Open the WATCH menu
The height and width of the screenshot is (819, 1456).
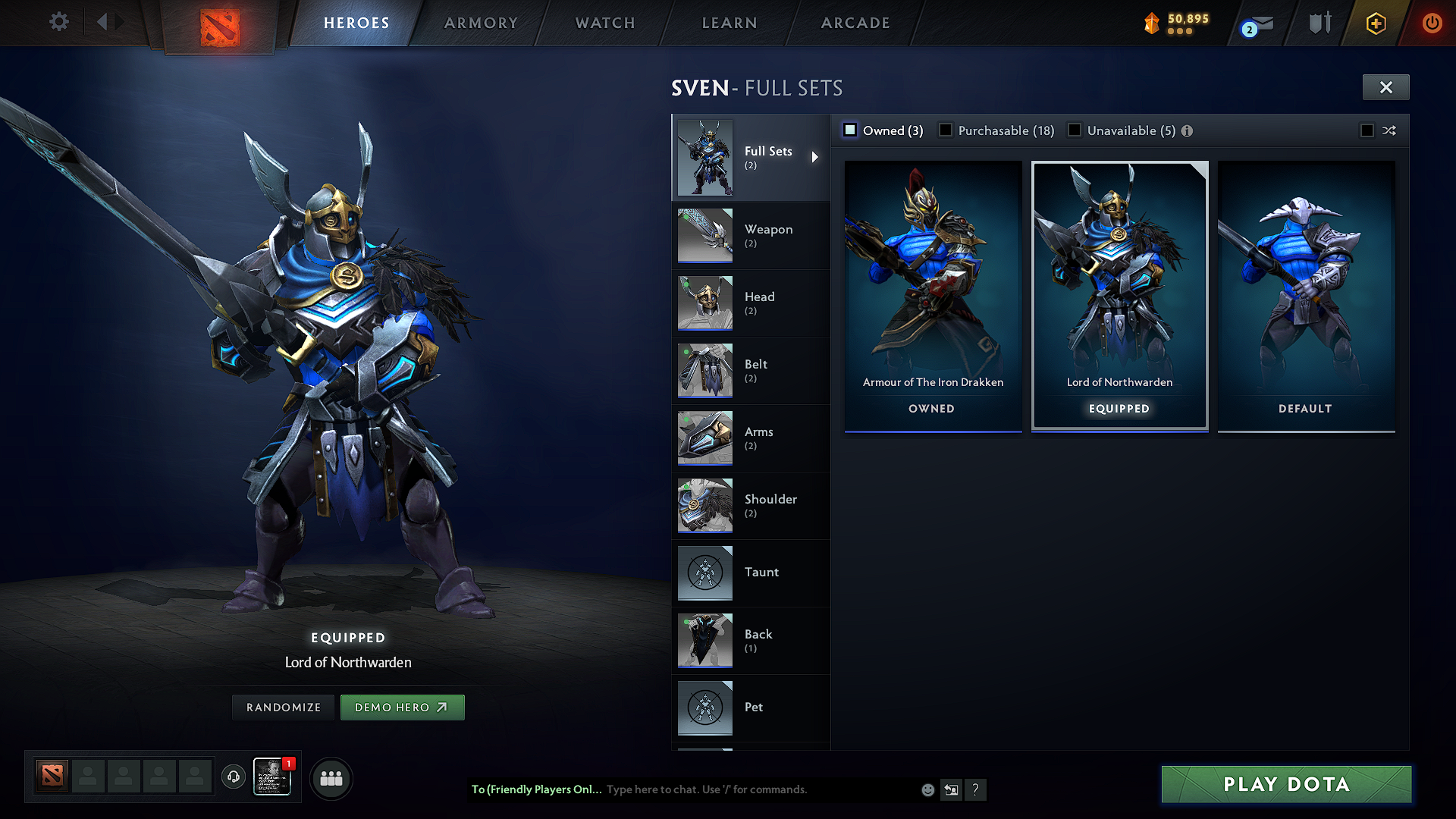604,23
